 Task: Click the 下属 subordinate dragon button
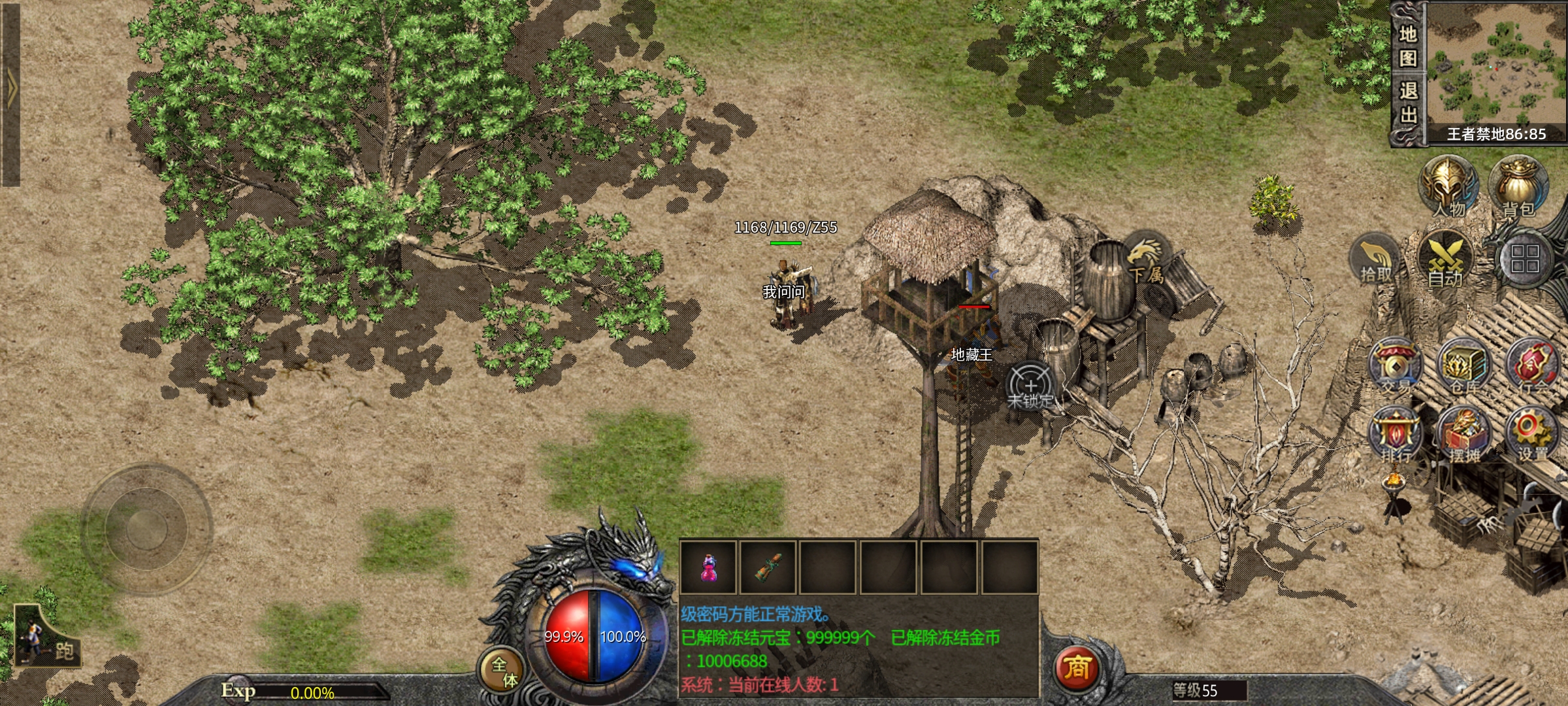(x=1145, y=258)
